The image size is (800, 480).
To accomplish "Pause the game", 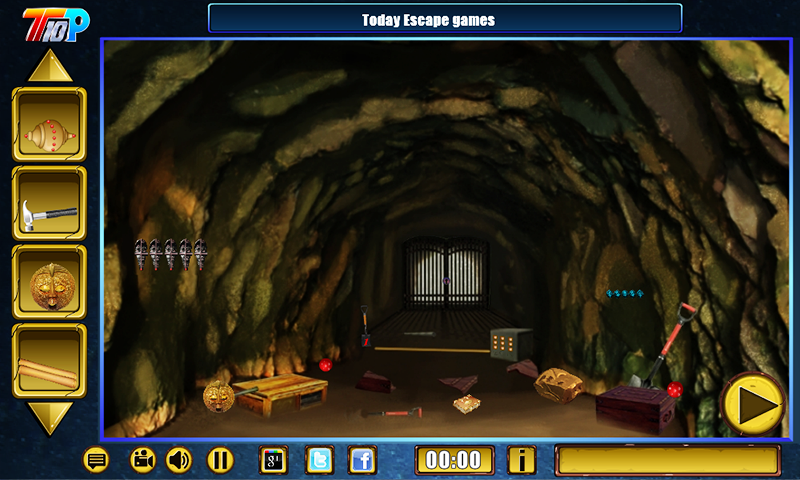I will pos(220,460).
